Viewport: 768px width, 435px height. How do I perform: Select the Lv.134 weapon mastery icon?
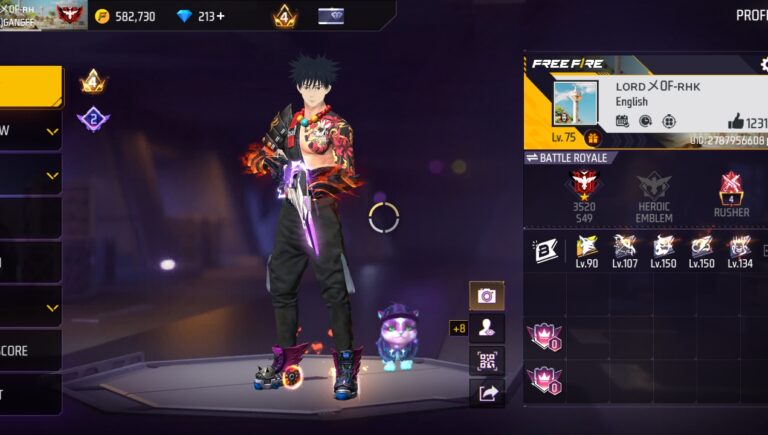point(740,248)
